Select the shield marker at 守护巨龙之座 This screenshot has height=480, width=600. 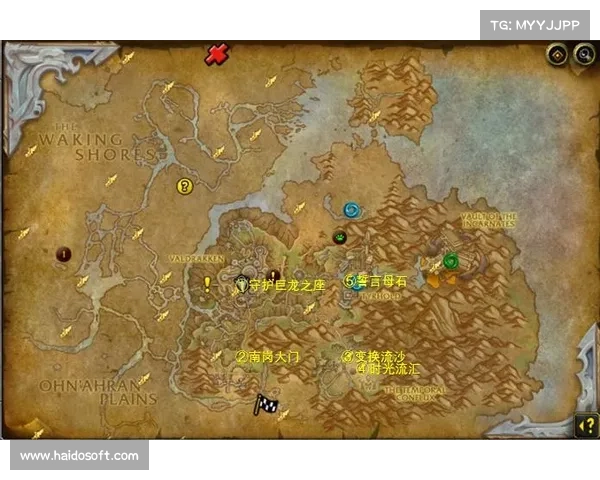click(x=242, y=285)
